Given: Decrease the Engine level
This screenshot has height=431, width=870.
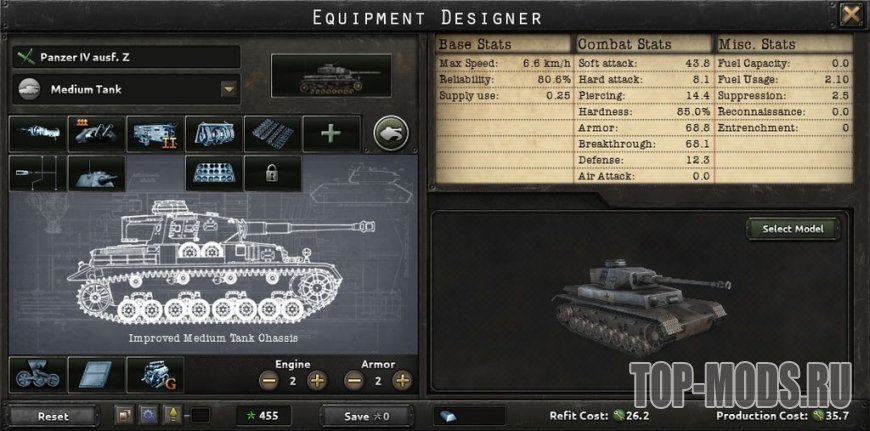Looking at the screenshot, I should (267, 380).
